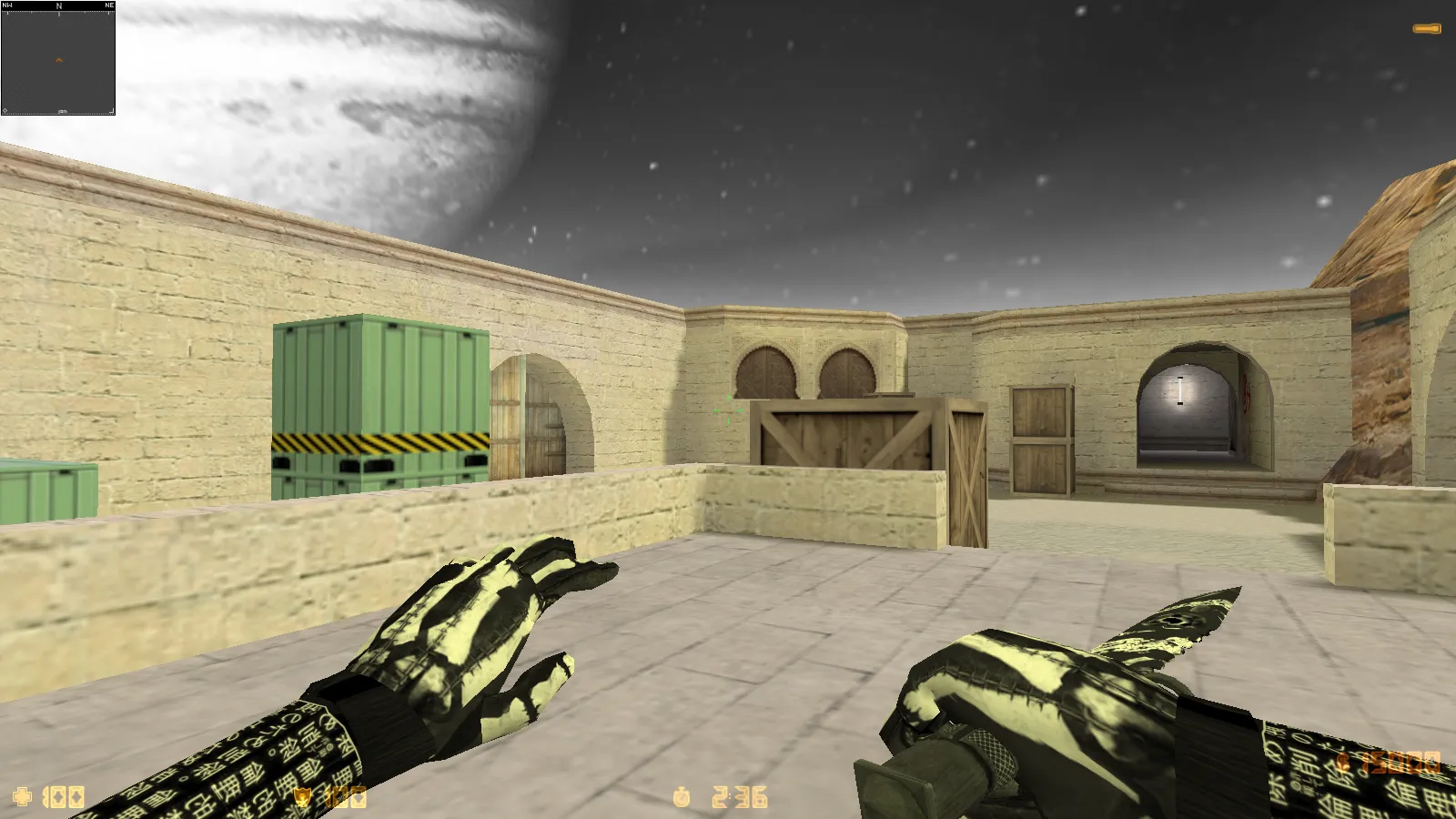
Task: Click the NW compass label on the radar
Action: tap(7, 5)
